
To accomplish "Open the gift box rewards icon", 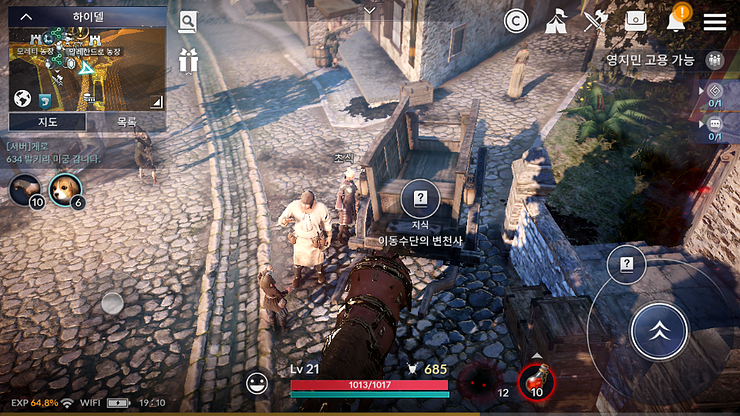I will [x=188, y=60].
